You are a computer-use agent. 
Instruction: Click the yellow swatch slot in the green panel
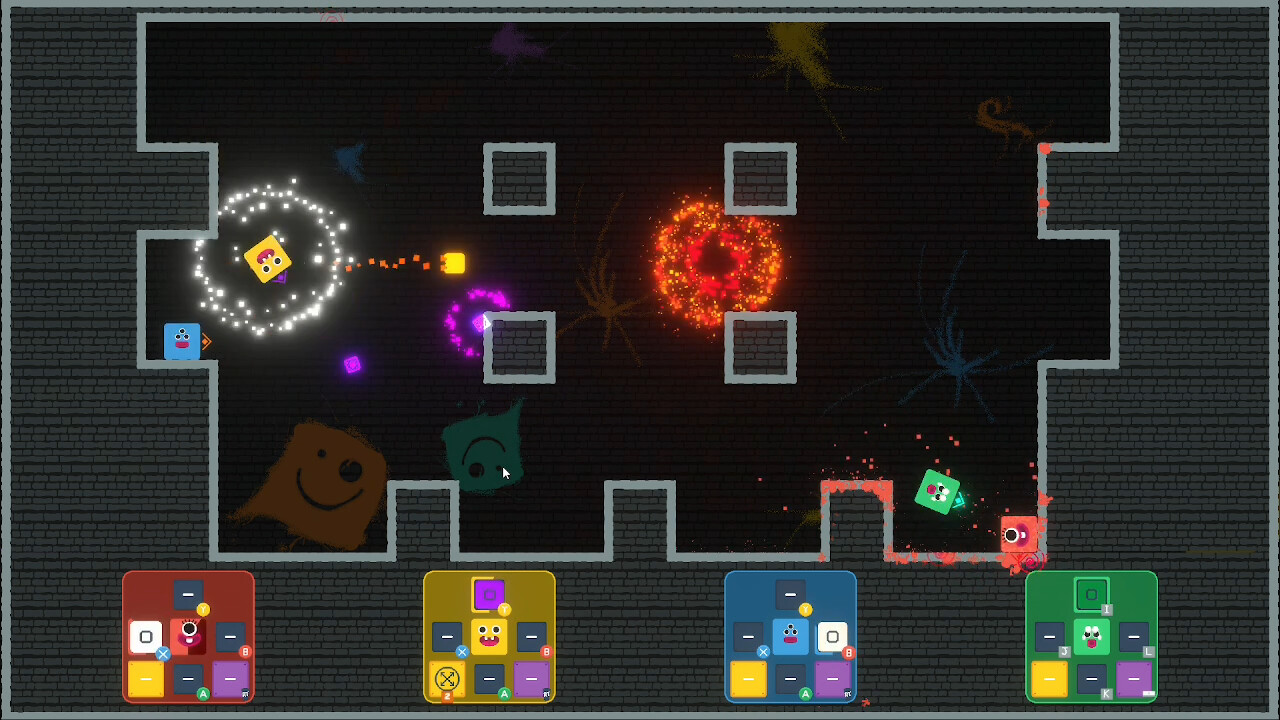[x=1048, y=679]
